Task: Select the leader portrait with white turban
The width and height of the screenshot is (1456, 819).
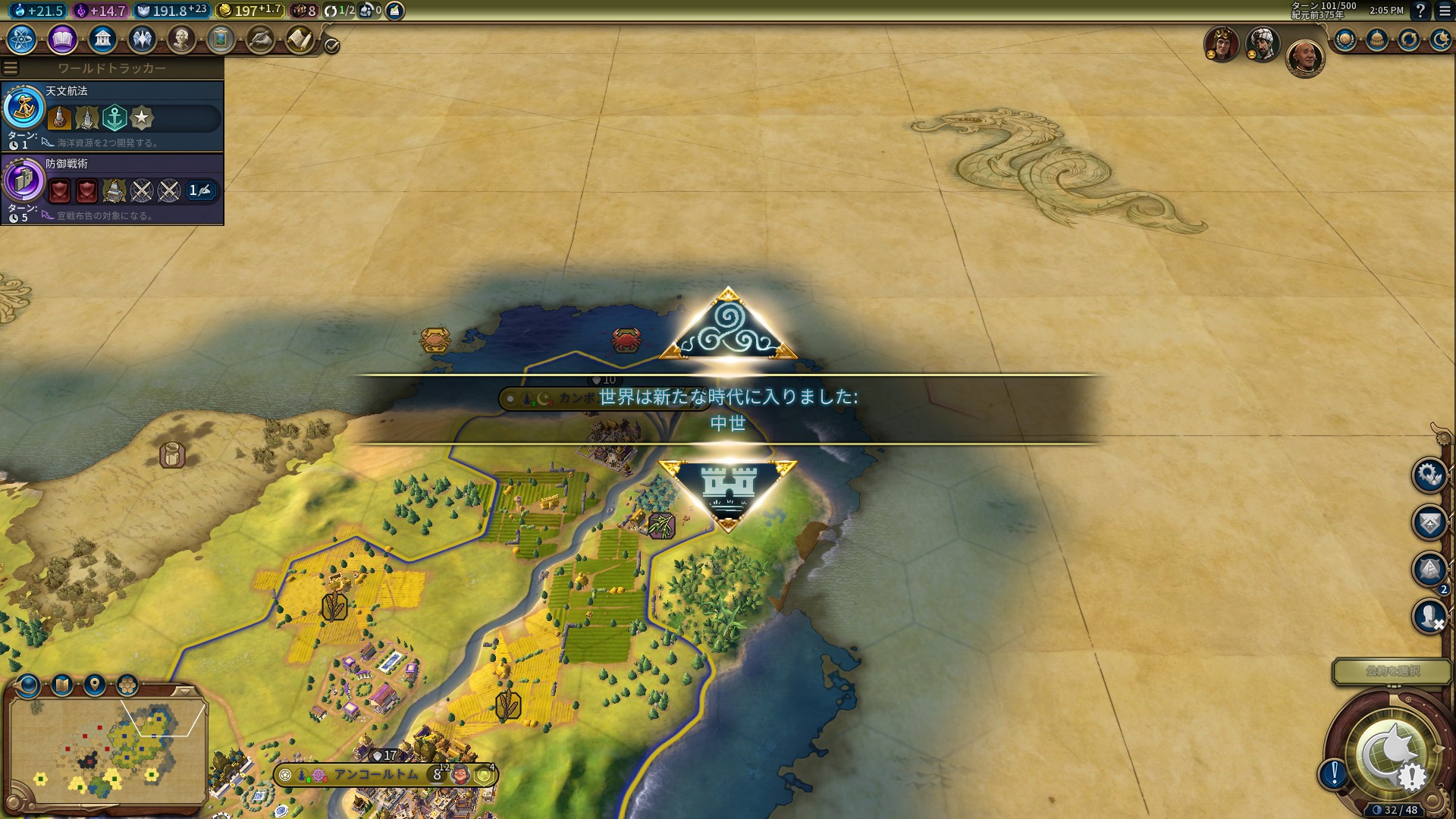Action: [1263, 44]
